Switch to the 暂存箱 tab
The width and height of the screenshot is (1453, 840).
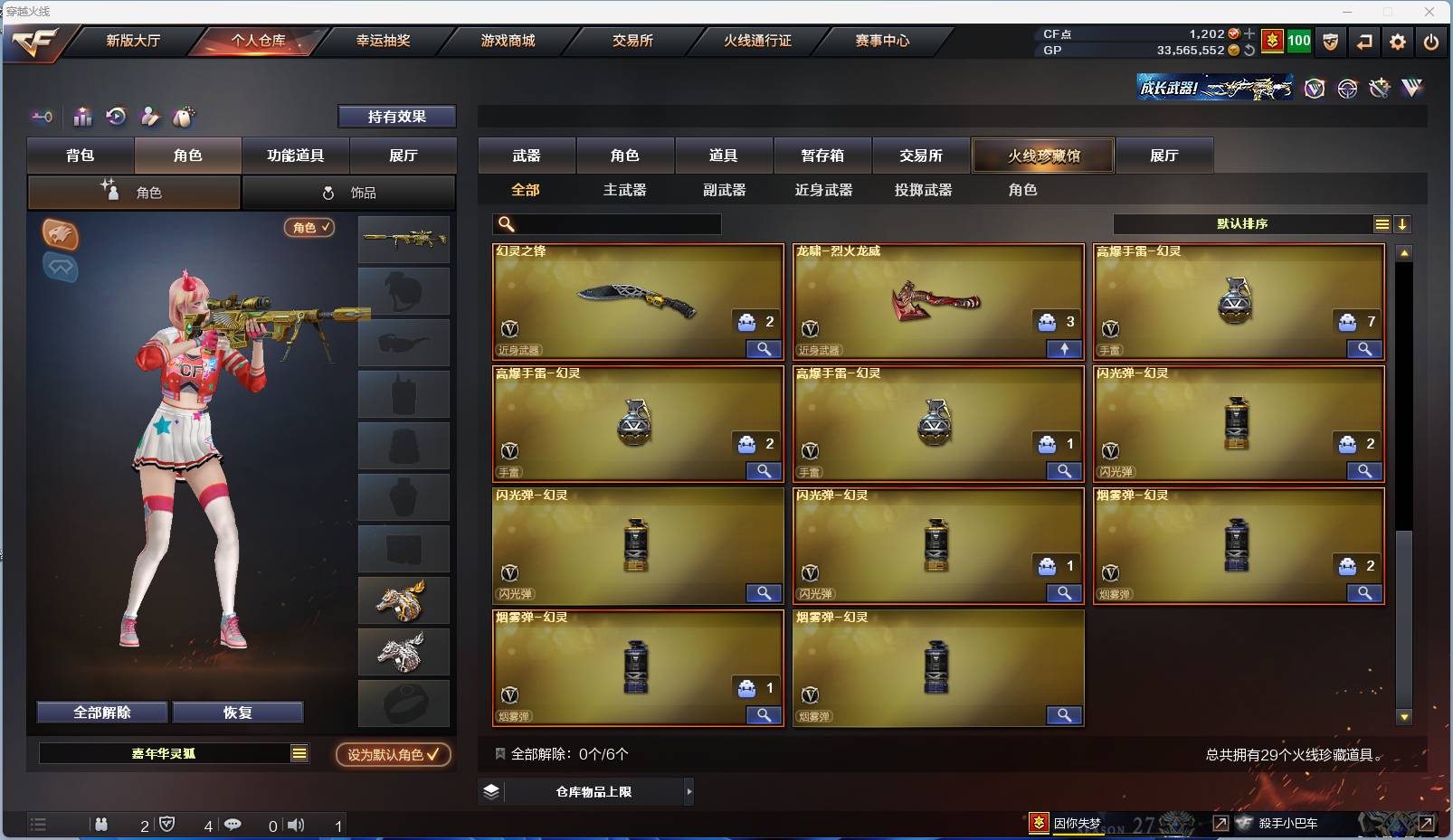click(821, 156)
